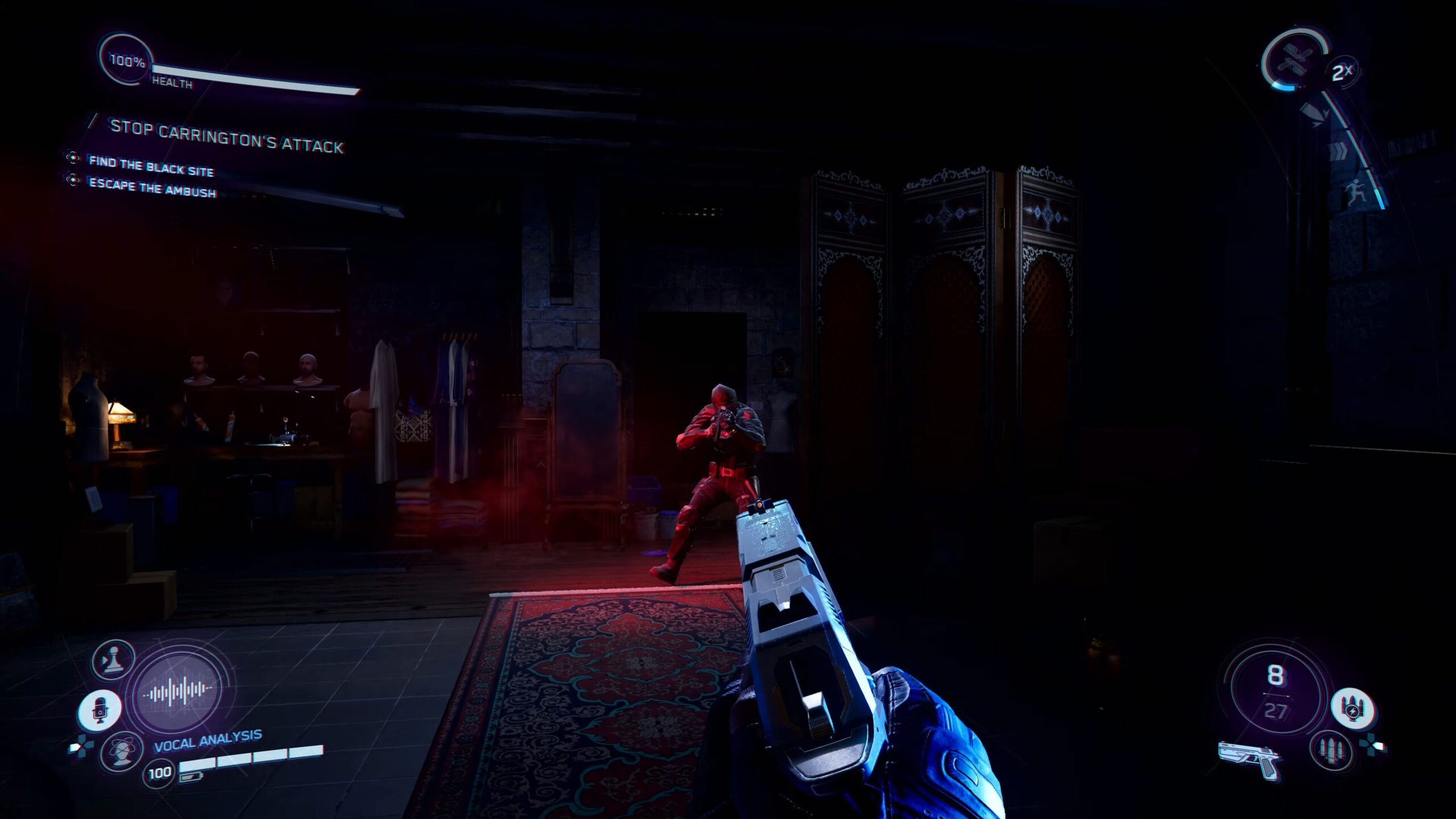Switch to the standard bullets ammo icon

pyautogui.click(x=1331, y=750)
